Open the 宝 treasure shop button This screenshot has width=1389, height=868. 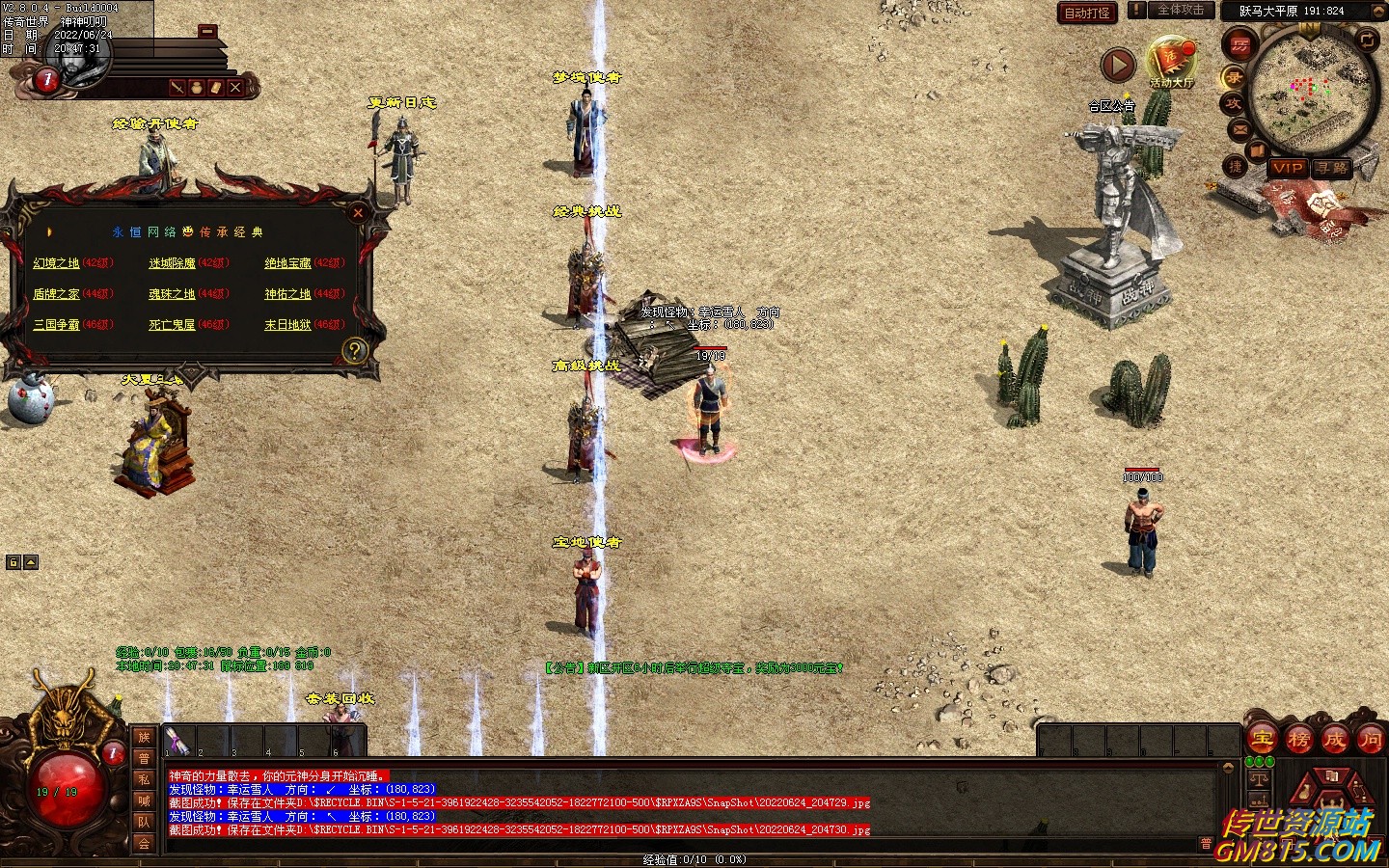(x=1262, y=740)
